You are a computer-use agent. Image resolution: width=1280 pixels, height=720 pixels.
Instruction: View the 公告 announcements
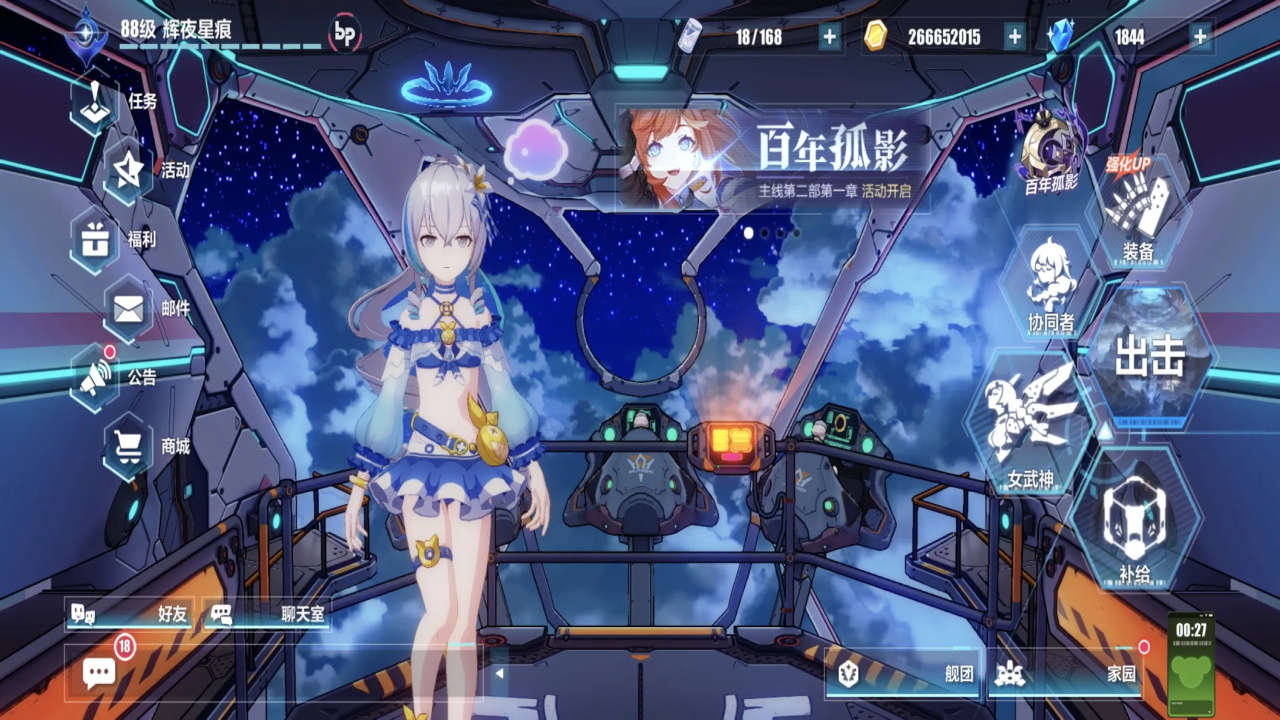(x=97, y=377)
